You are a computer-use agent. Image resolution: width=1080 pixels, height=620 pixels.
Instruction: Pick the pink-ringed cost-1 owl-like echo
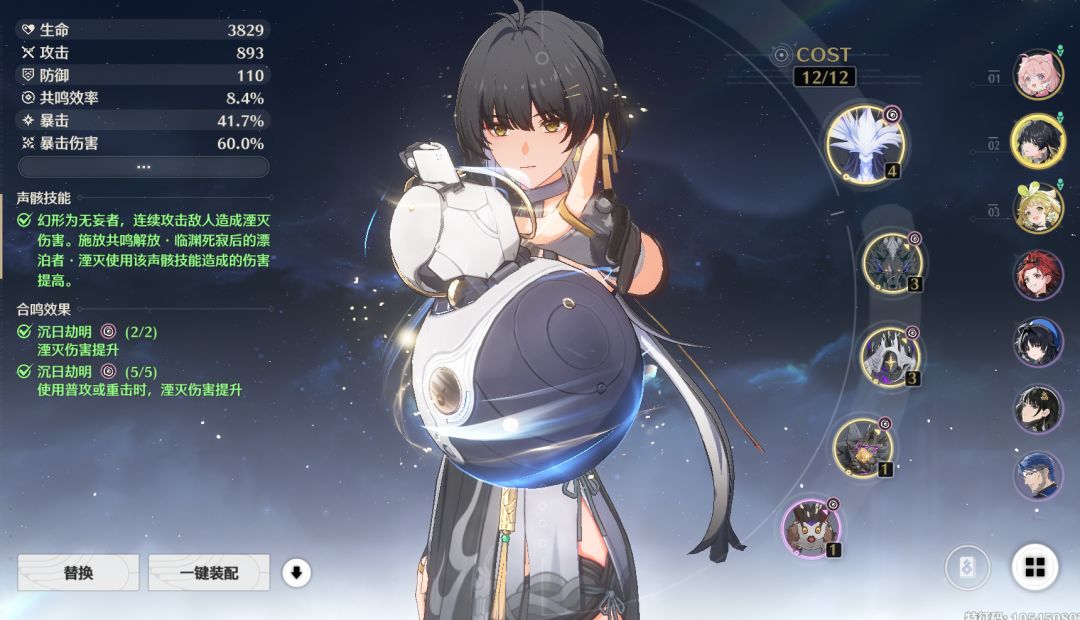[811, 527]
